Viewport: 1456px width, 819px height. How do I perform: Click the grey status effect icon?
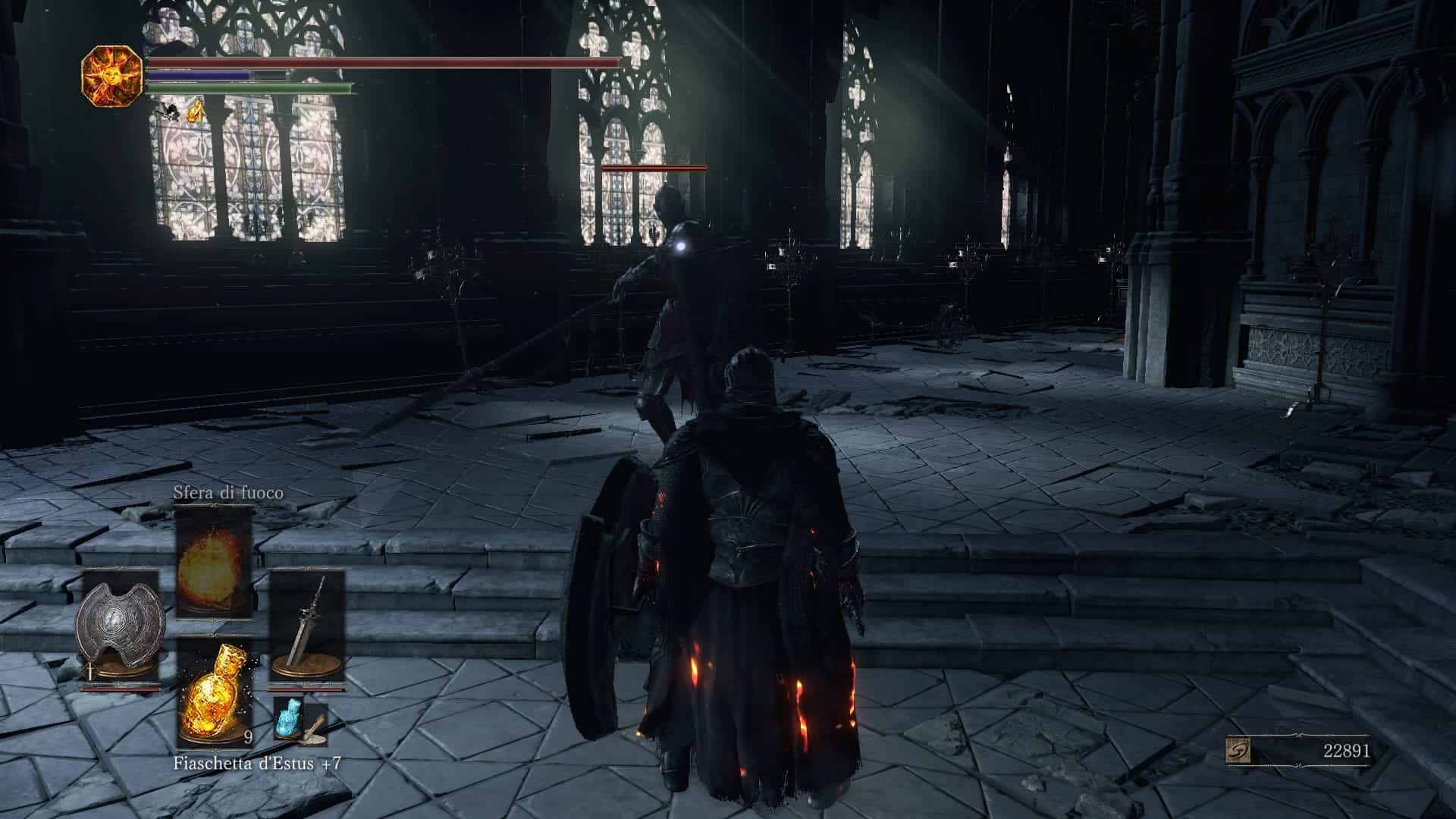click(167, 112)
